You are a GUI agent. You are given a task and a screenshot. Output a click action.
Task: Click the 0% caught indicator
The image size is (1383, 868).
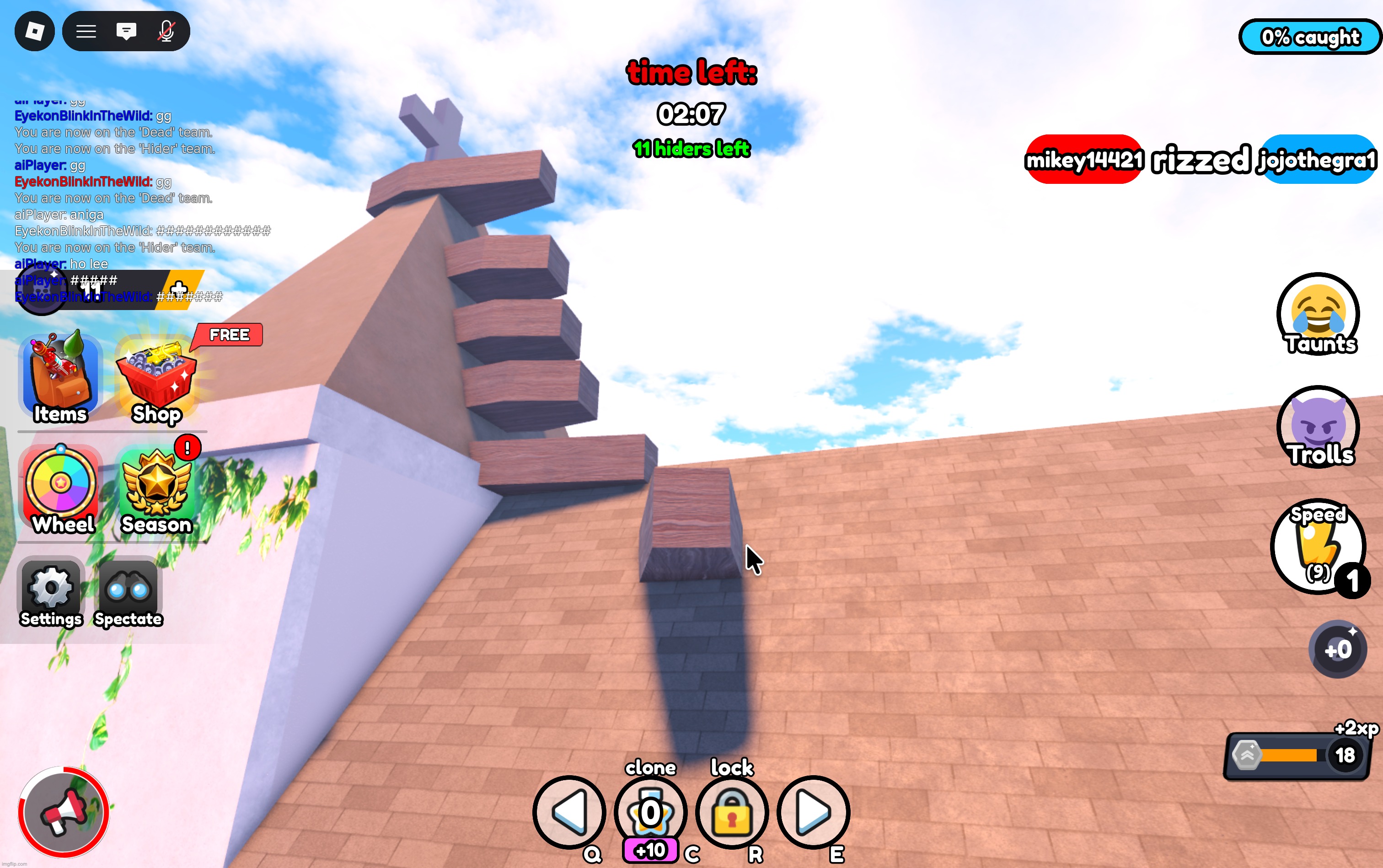(x=1311, y=37)
